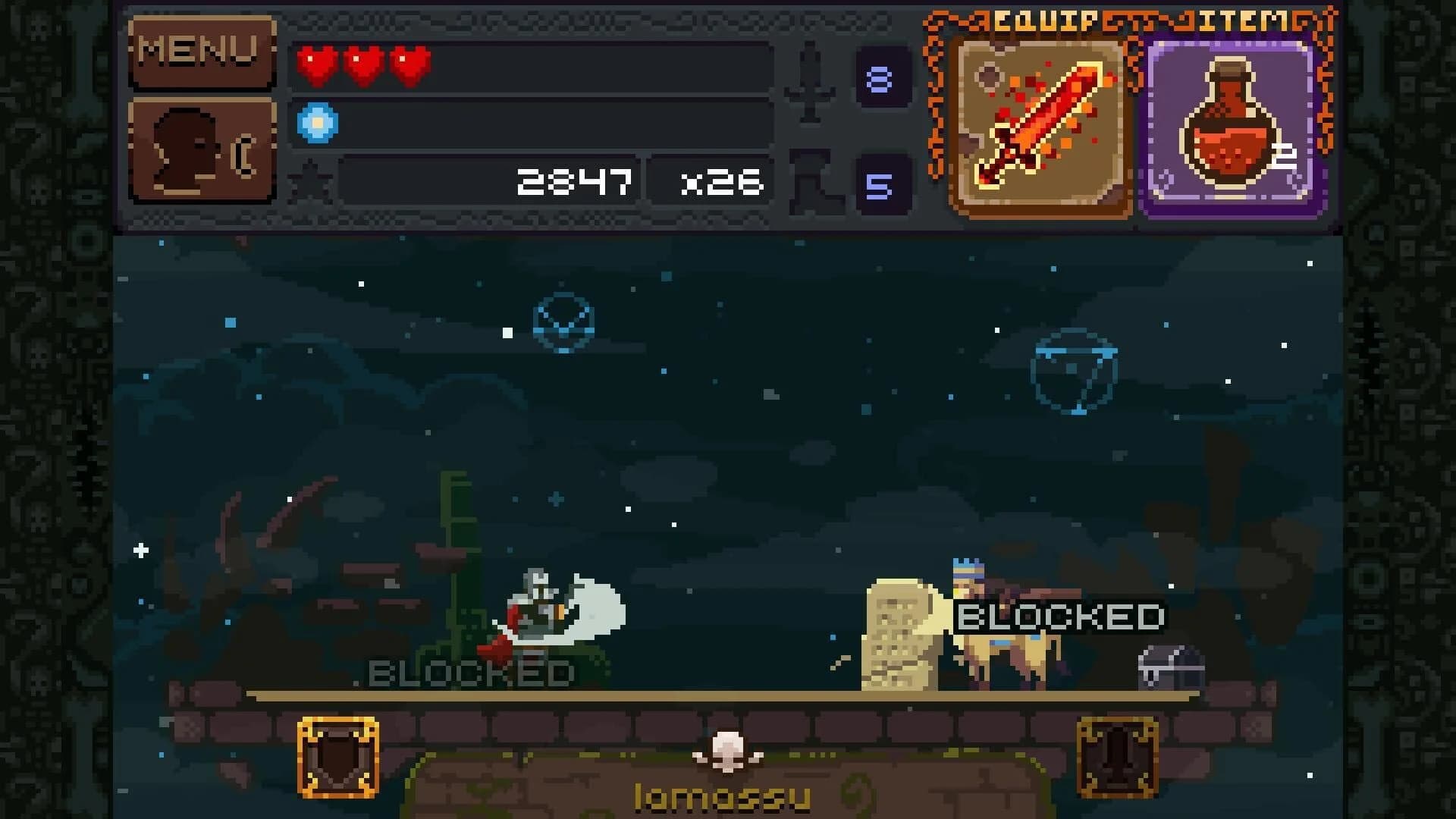Image resolution: width=1456 pixels, height=819 pixels.
Task: Click the BLOCKED text above the knight
Action: point(466,671)
